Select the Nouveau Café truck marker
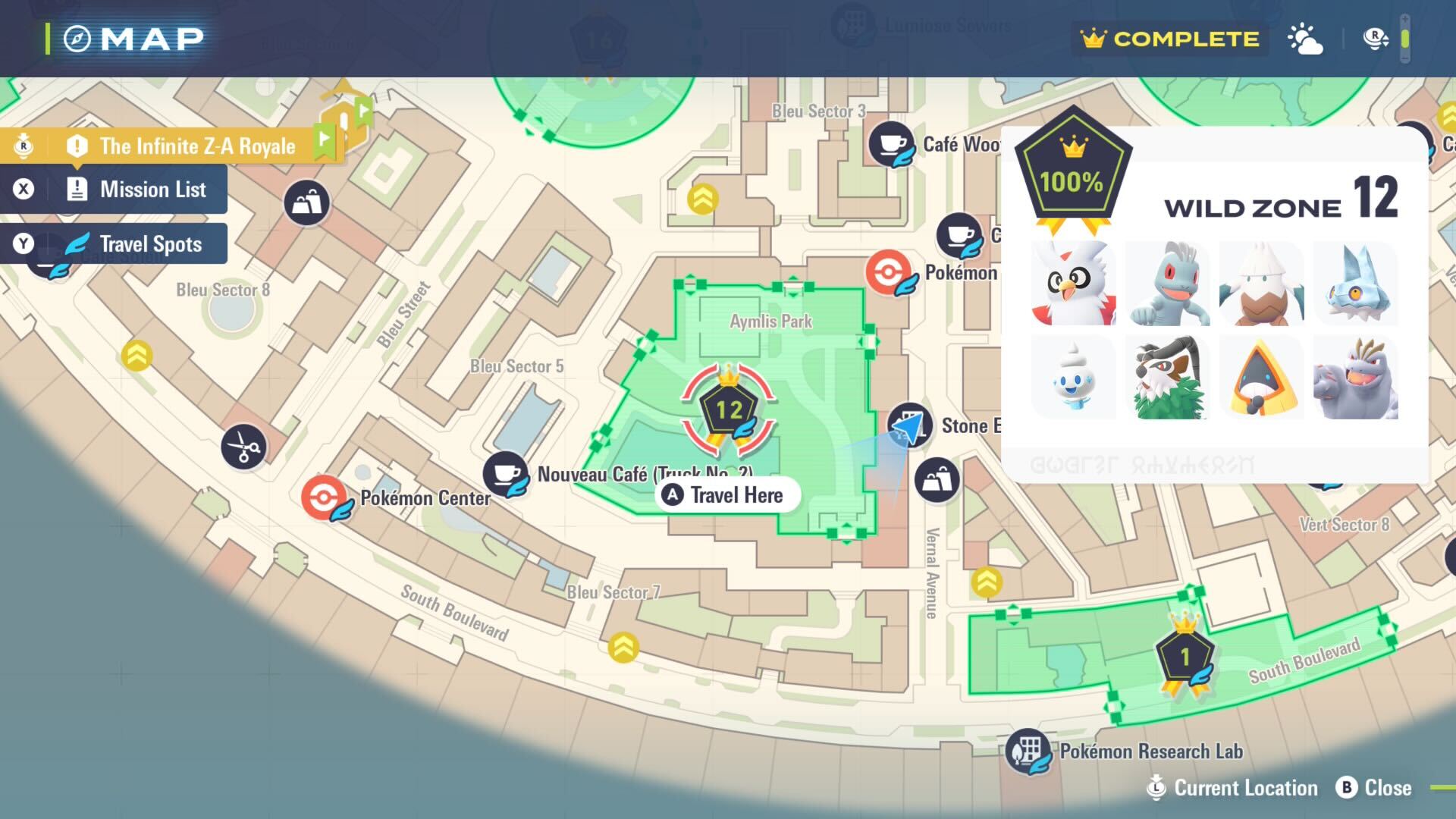This screenshot has height=819, width=1456. point(505,474)
